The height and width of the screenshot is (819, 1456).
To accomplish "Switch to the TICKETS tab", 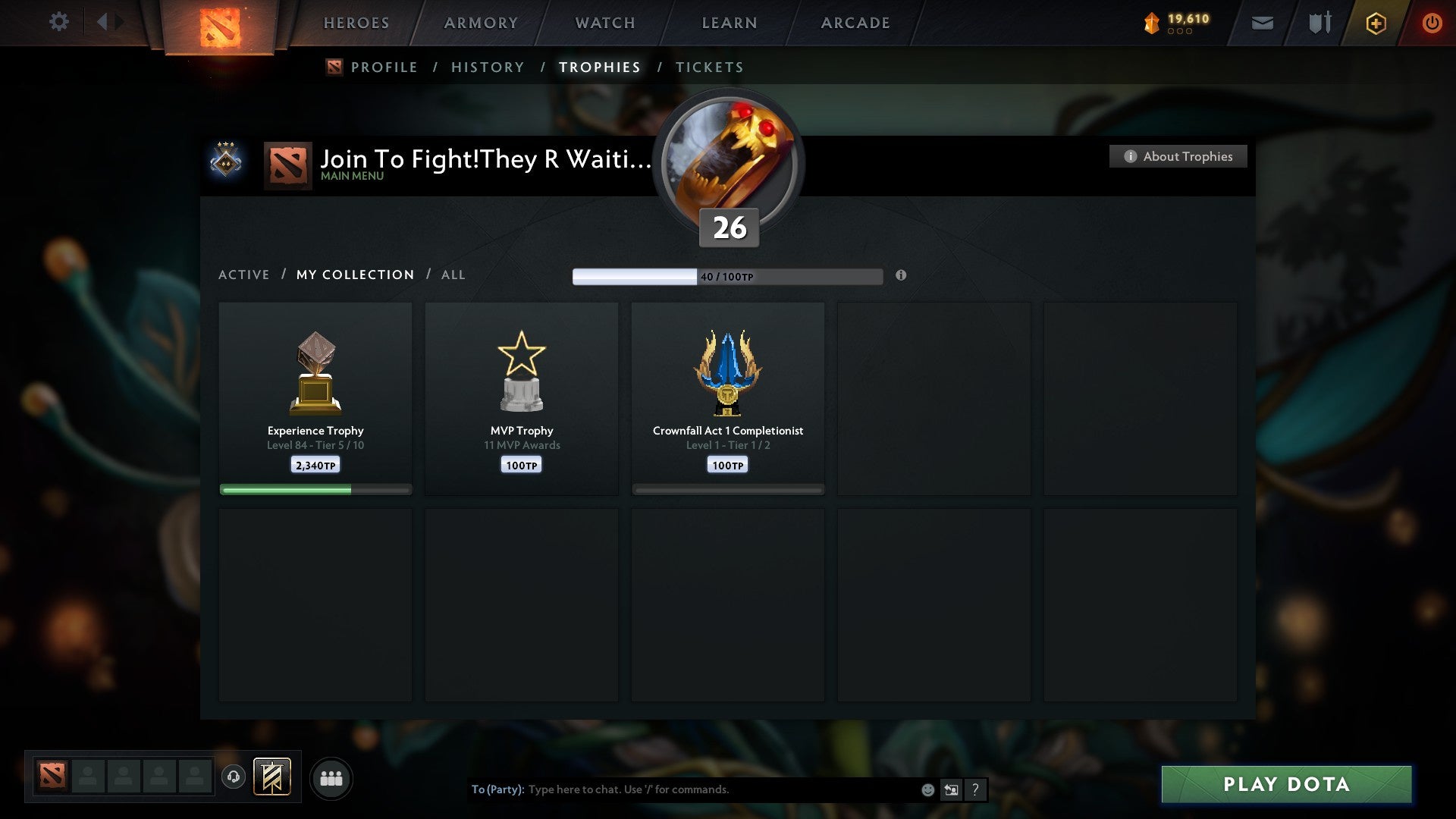I will pos(709,67).
